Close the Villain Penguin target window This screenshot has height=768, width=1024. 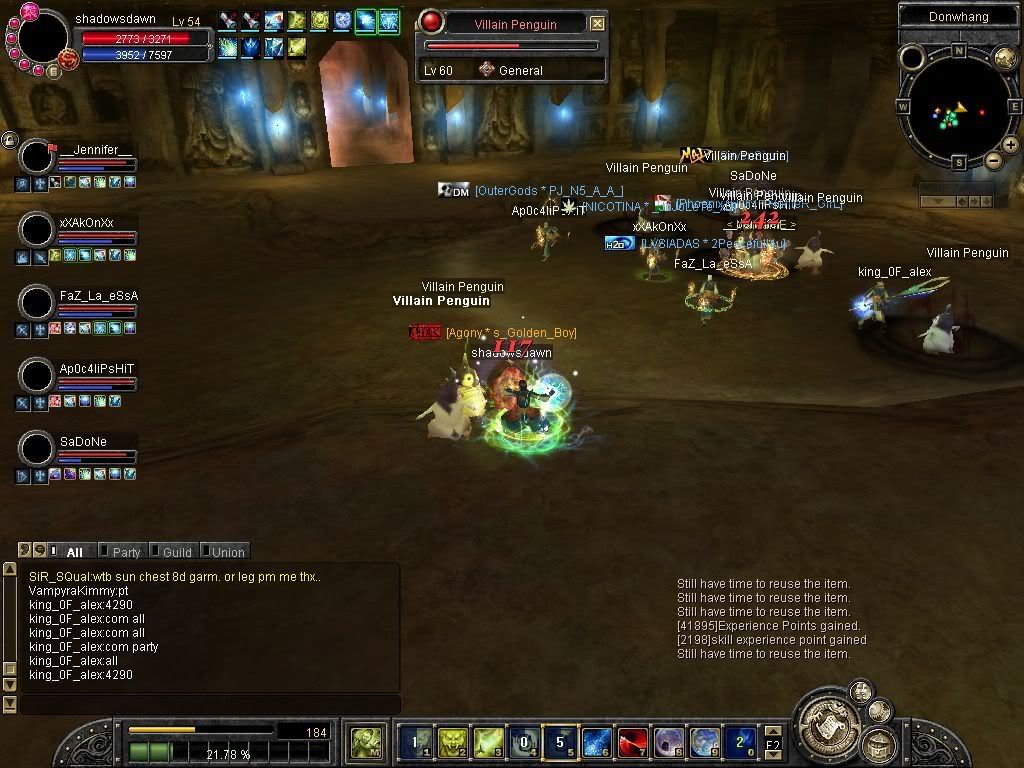click(597, 23)
